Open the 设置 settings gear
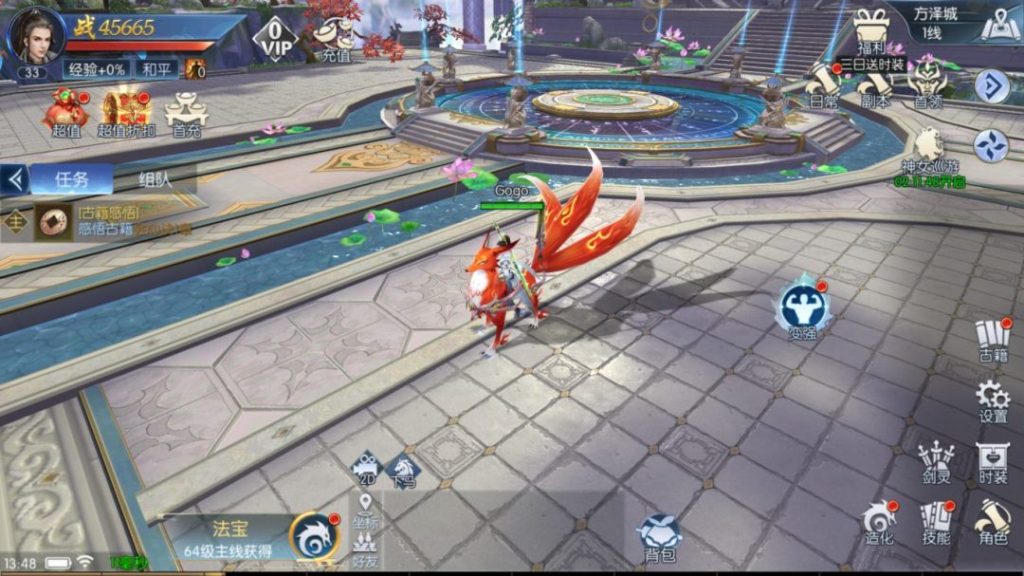 [x=993, y=400]
